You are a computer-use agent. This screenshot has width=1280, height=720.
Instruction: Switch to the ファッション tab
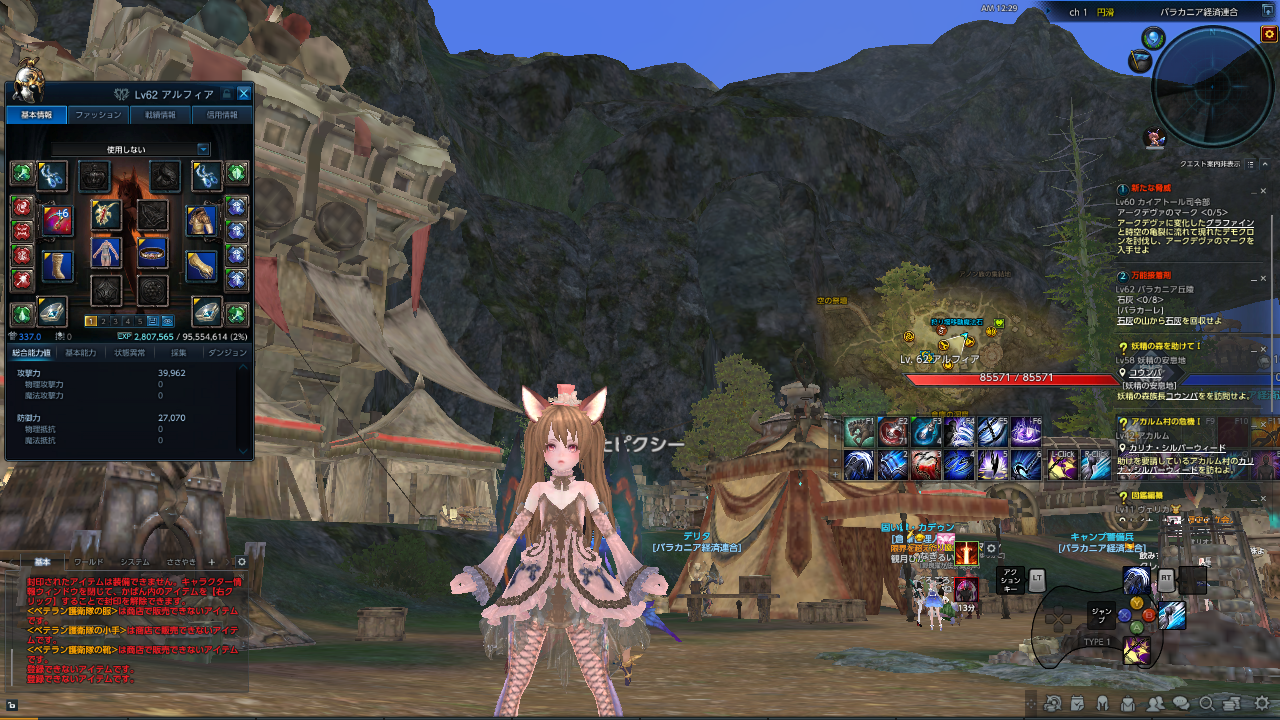tap(97, 114)
